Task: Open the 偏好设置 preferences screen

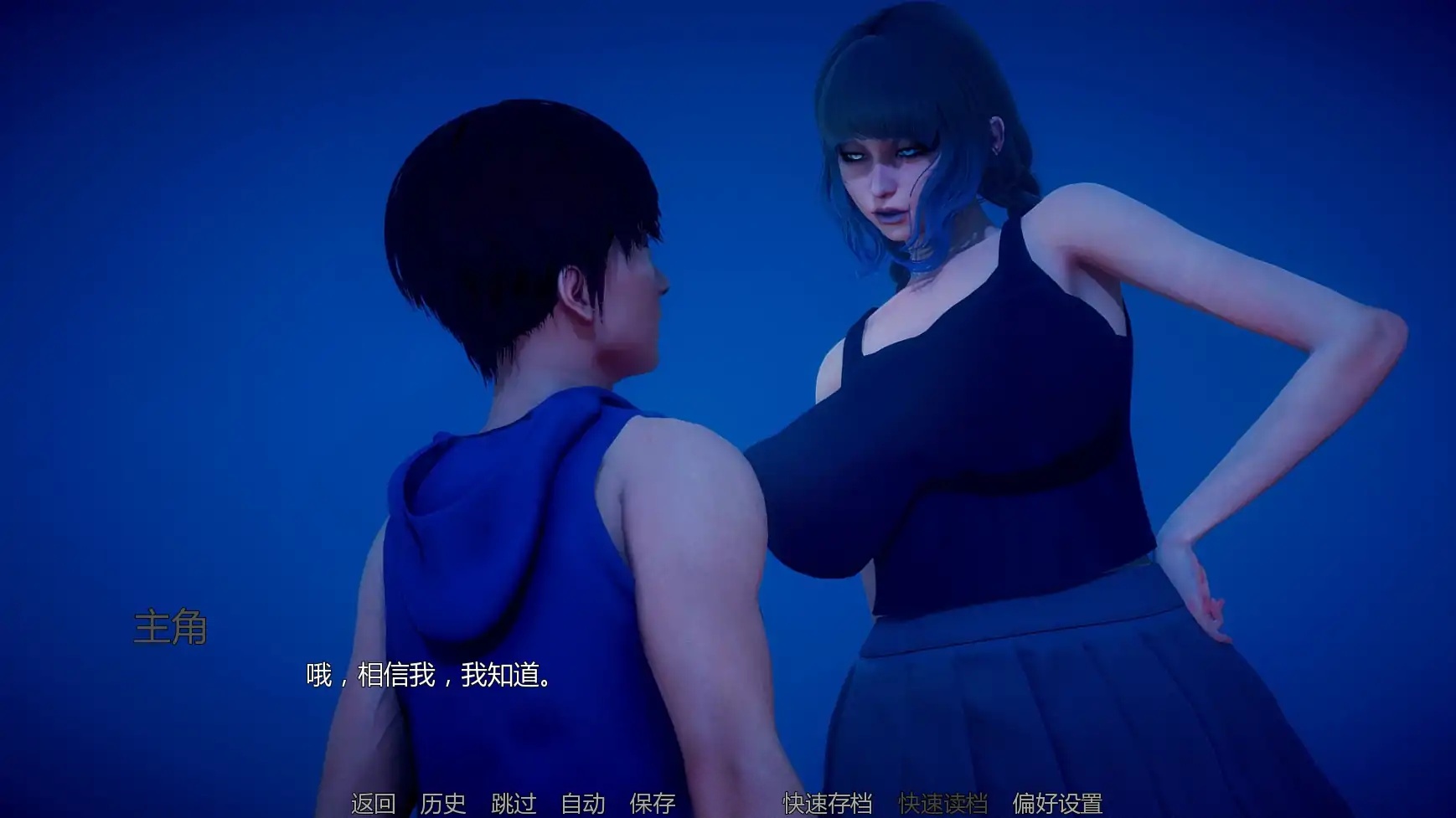Action: (x=1059, y=803)
